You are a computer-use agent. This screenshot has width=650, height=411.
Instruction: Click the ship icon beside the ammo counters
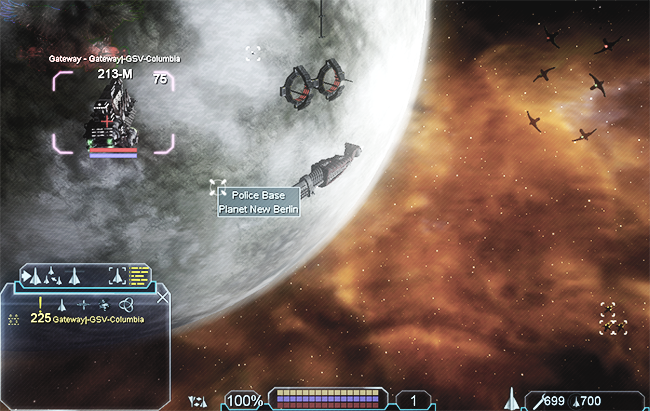tap(515, 400)
